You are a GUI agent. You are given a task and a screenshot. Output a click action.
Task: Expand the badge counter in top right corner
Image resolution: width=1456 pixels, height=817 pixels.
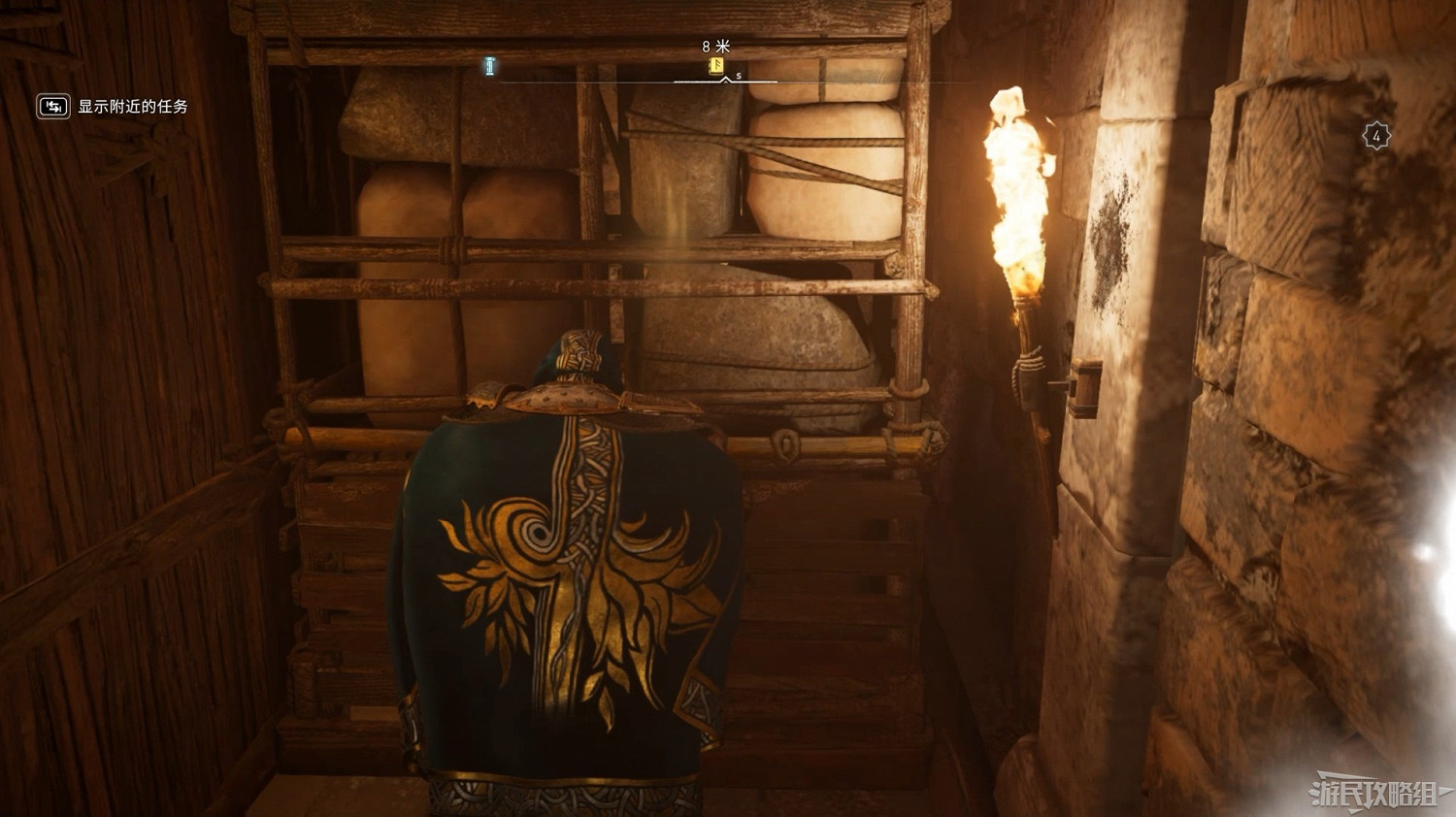pos(1375,134)
